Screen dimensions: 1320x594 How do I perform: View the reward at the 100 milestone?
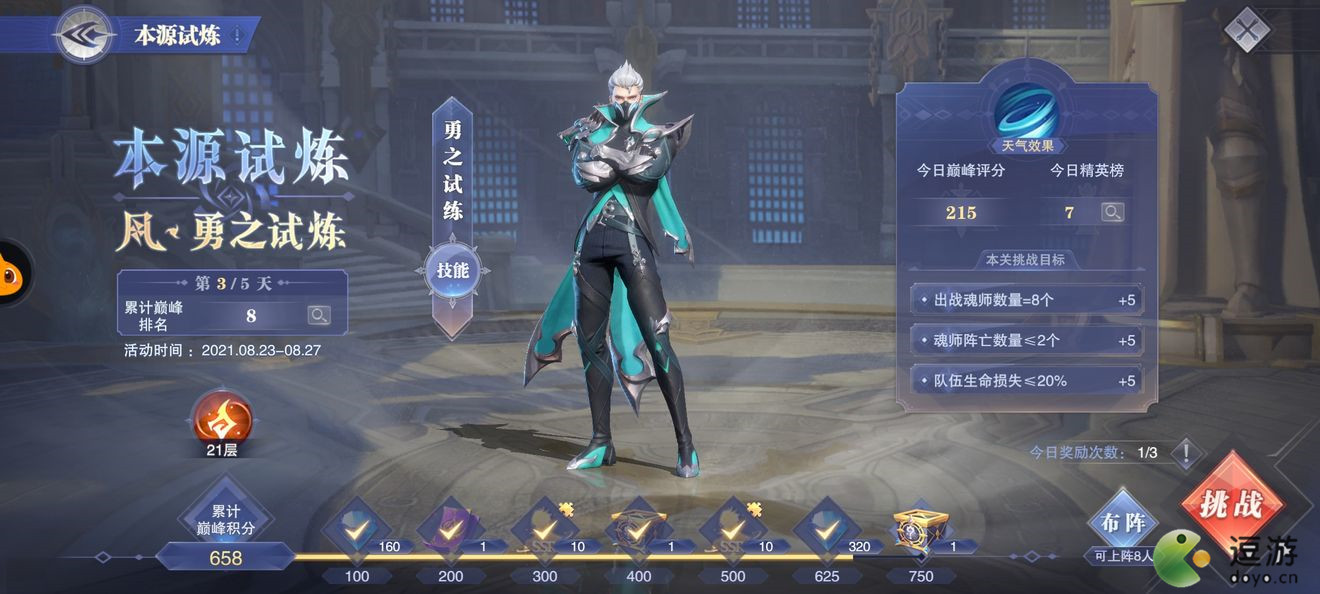click(356, 526)
